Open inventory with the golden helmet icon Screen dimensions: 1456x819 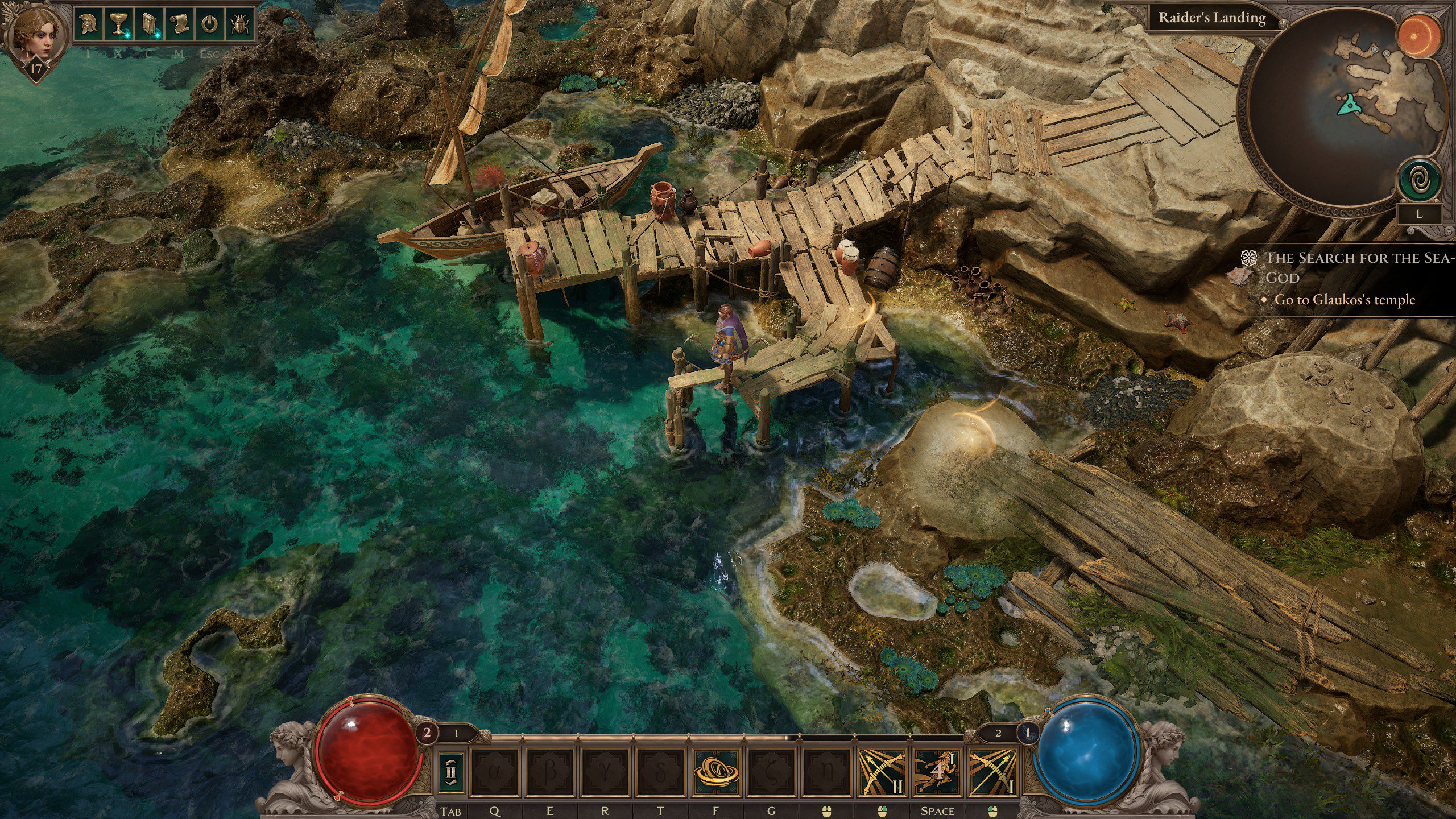click(x=88, y=23)
